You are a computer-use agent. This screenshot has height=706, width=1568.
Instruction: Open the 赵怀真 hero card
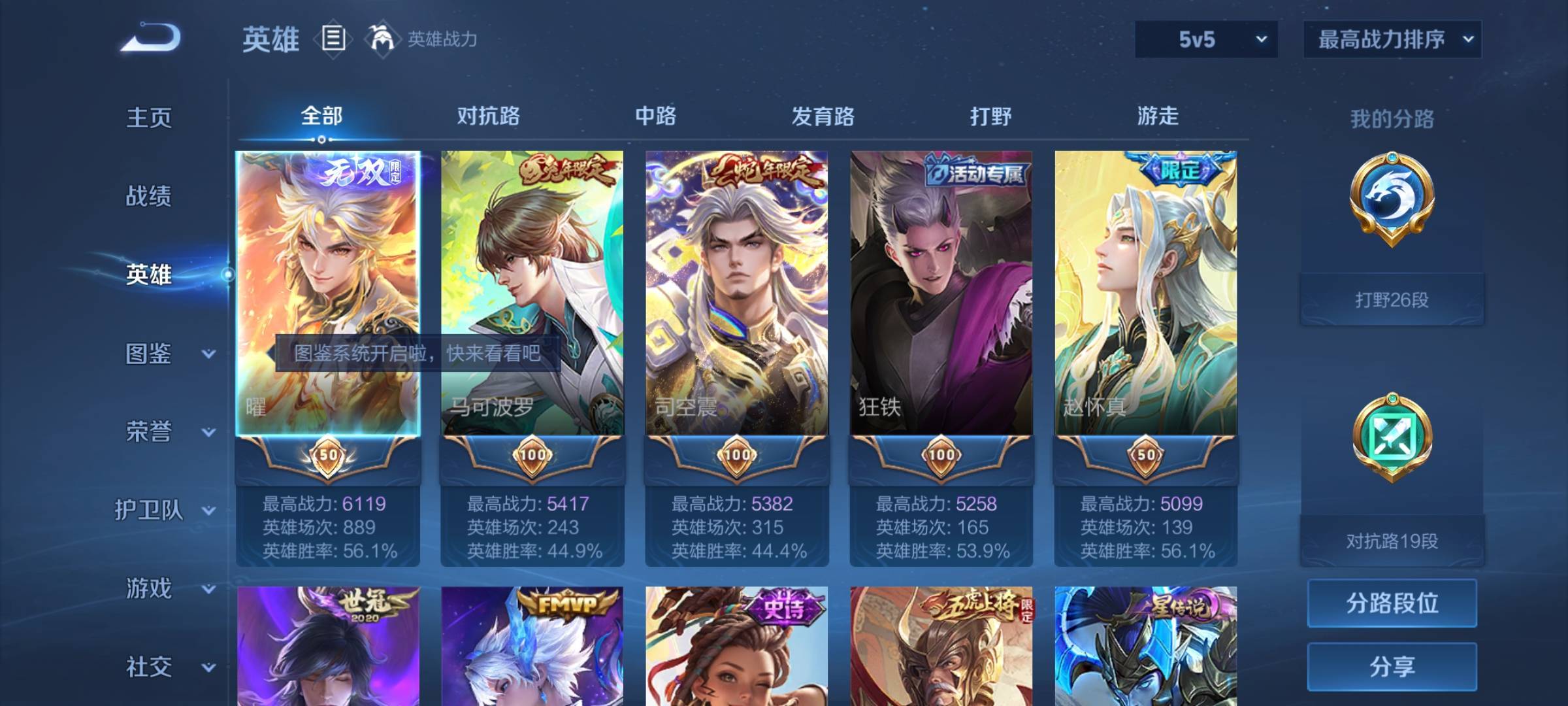click(x=1145, y=294)
